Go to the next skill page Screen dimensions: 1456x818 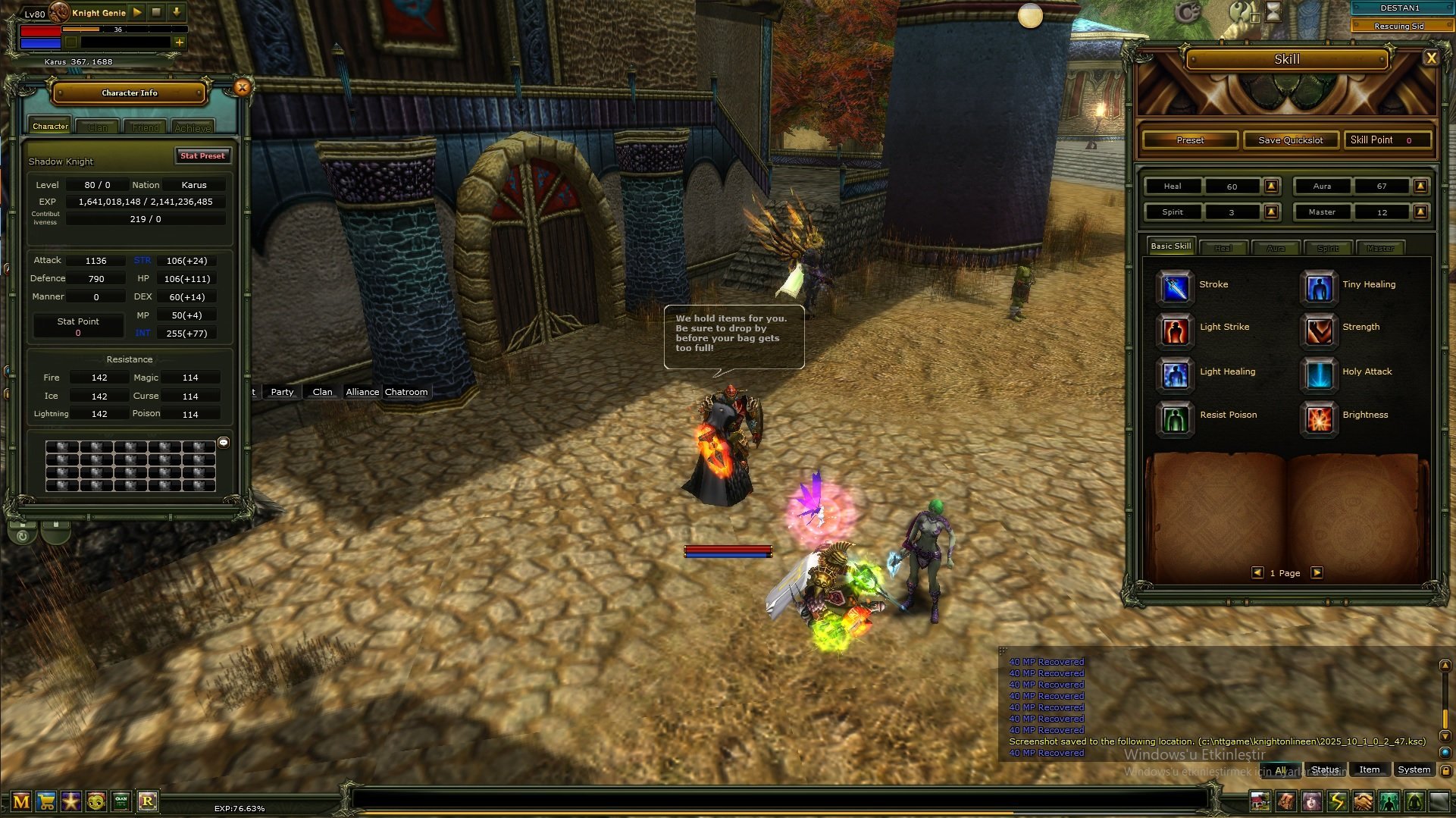point(1317,573)
